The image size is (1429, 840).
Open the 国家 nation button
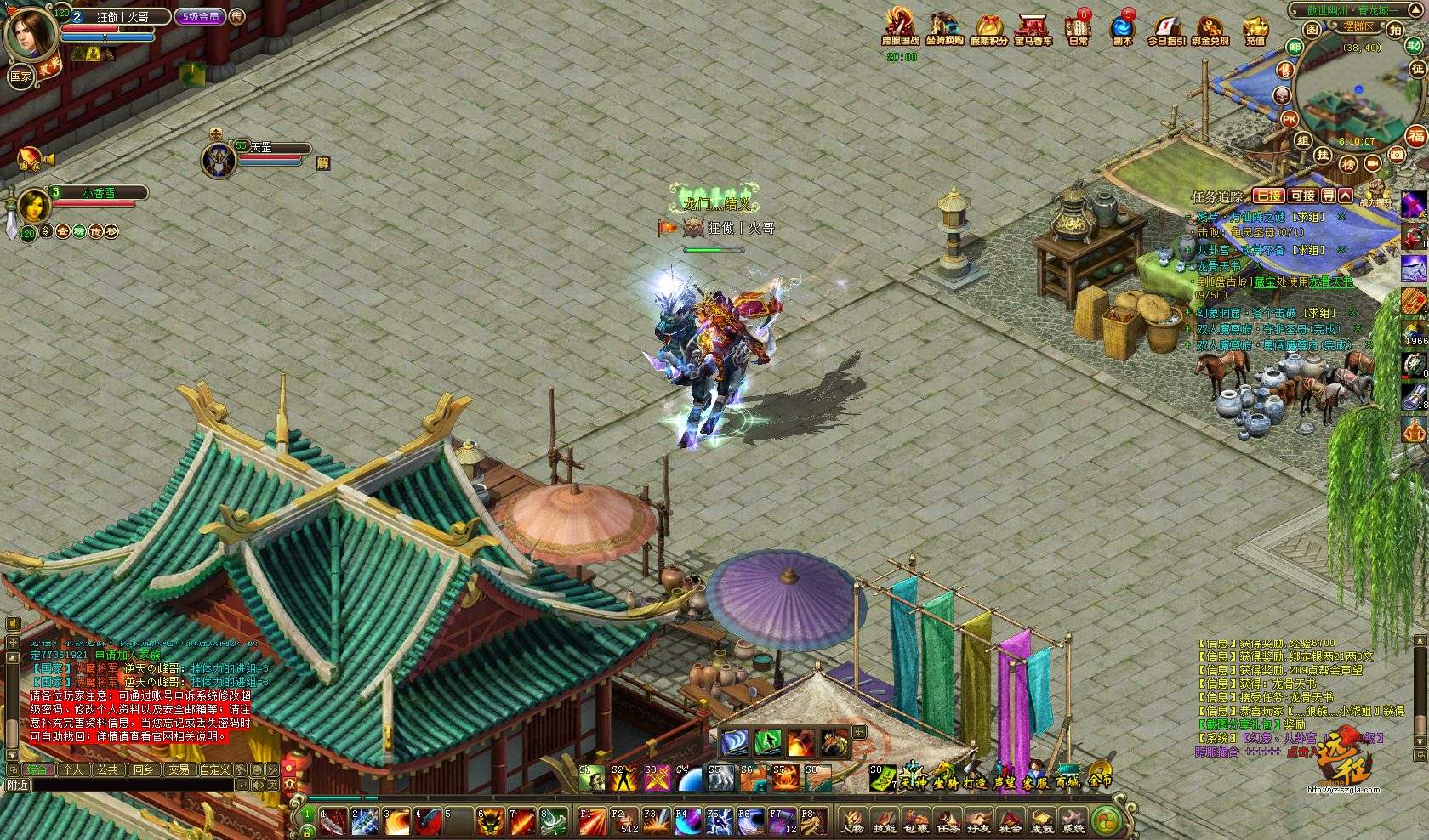tap(20, 77)
